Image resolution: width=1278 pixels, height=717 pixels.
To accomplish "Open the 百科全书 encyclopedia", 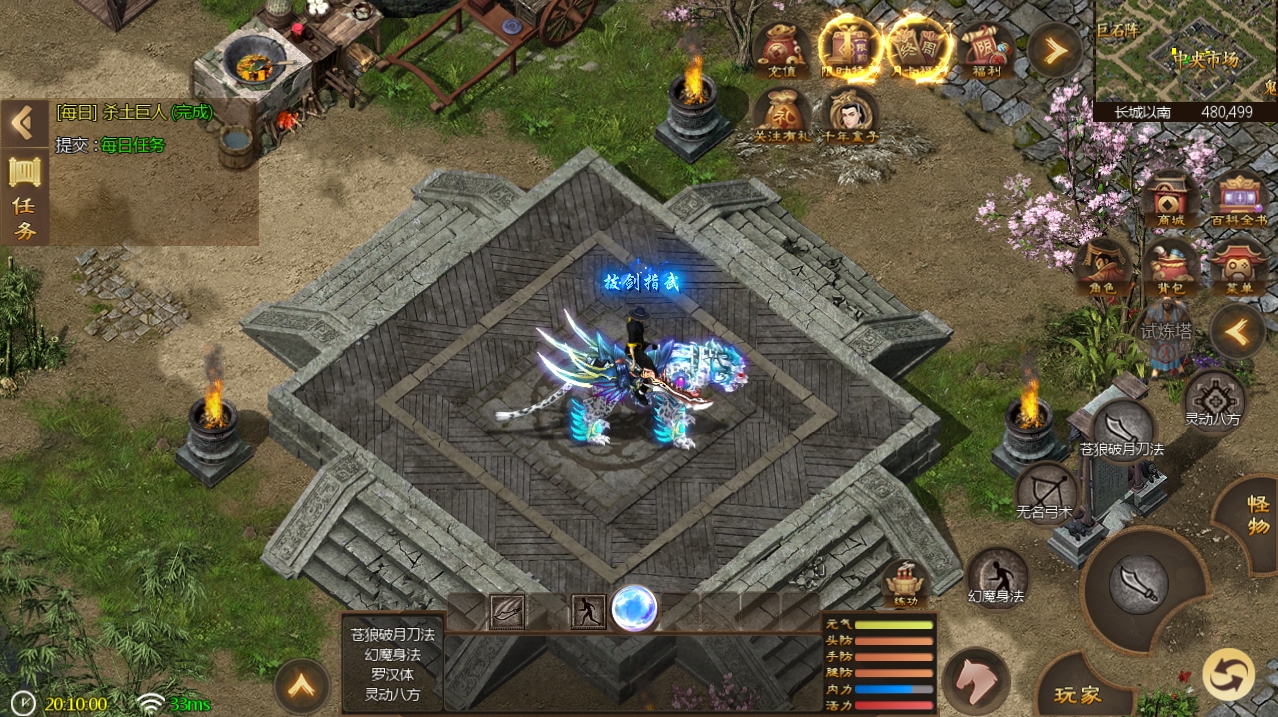I will point(1238,201).
